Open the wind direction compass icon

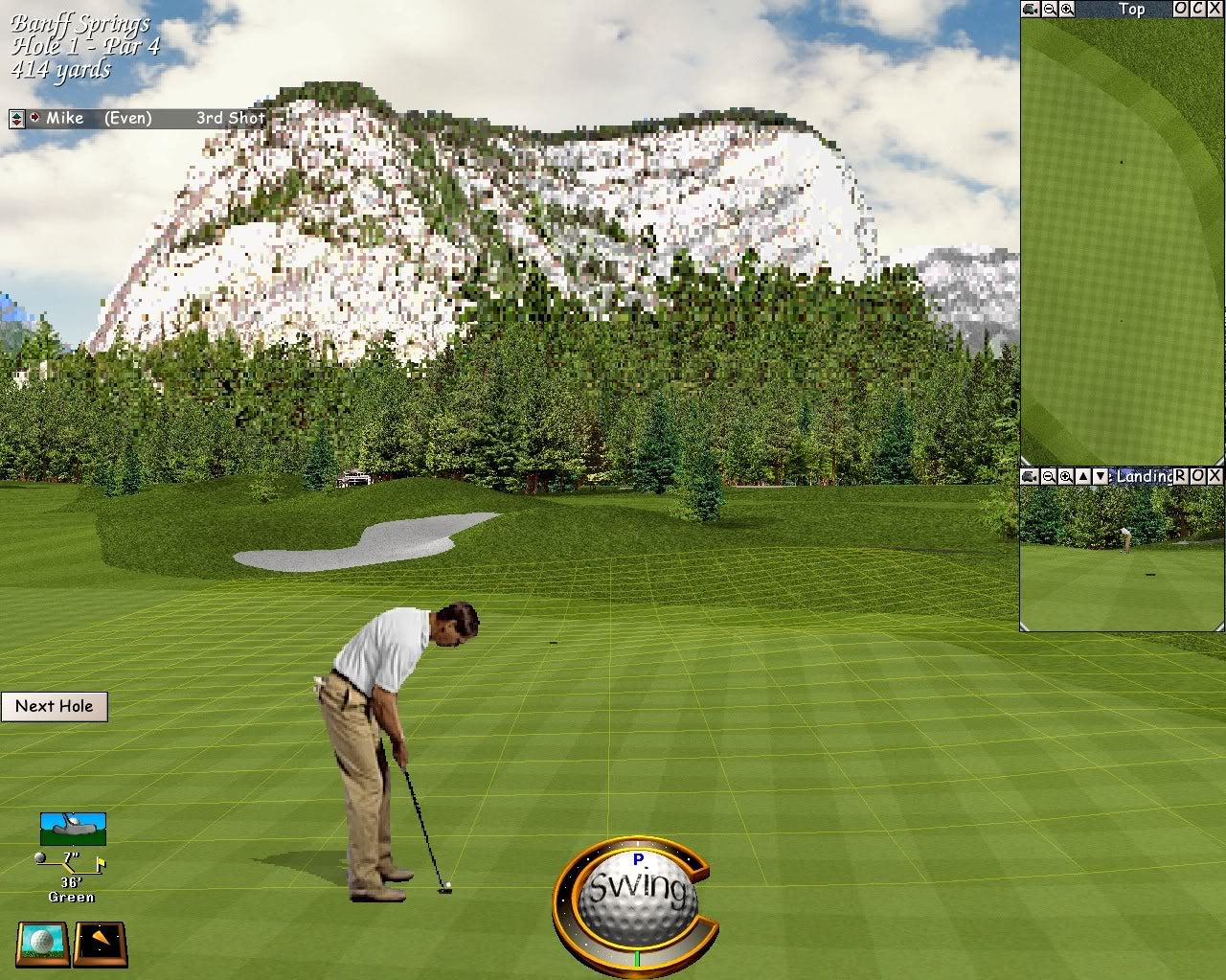tap(101, 943)
